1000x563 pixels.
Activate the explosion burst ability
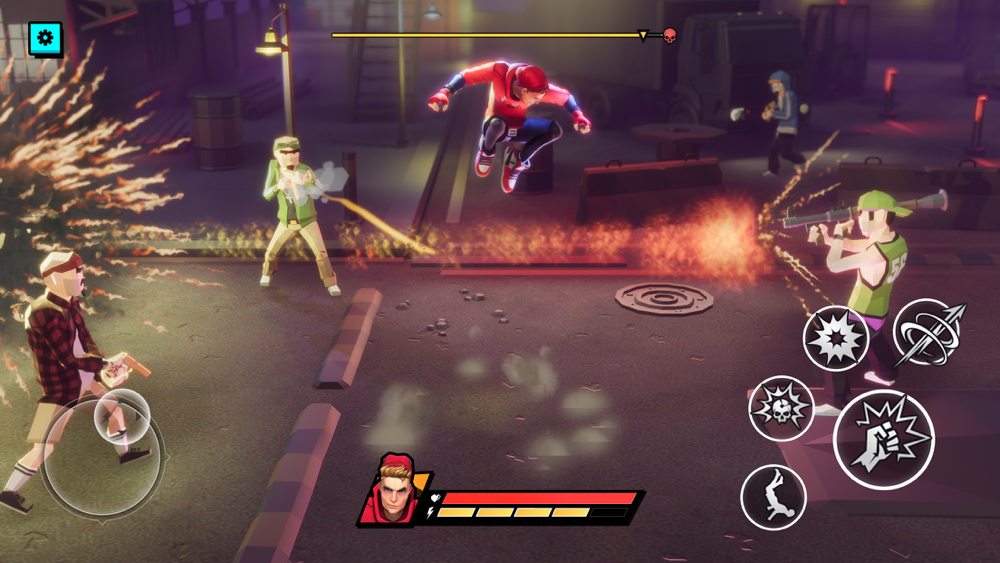tap(835, 338)
